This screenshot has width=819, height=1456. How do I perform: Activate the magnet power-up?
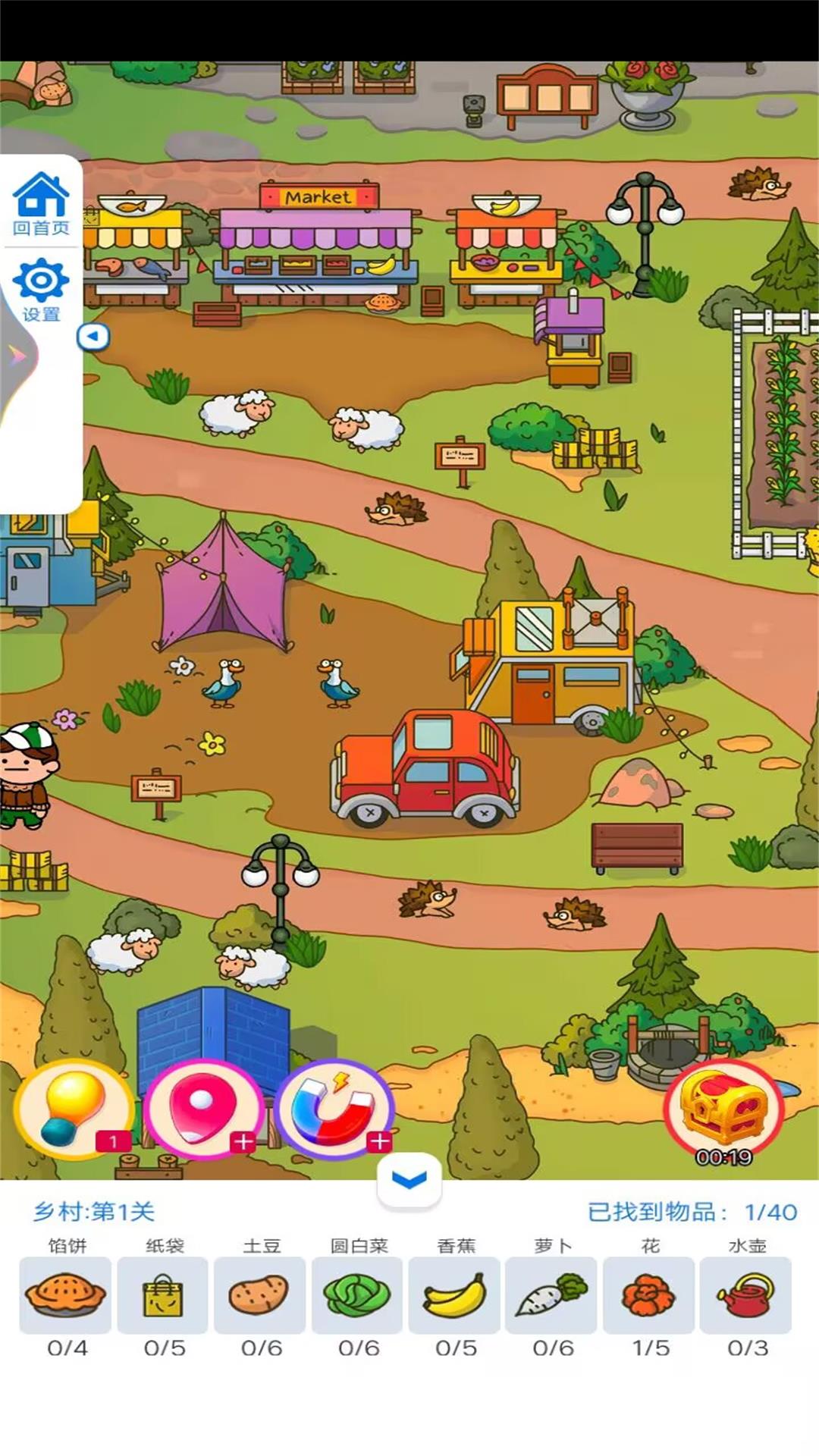pyautogui.click(x=334, y=1110)
